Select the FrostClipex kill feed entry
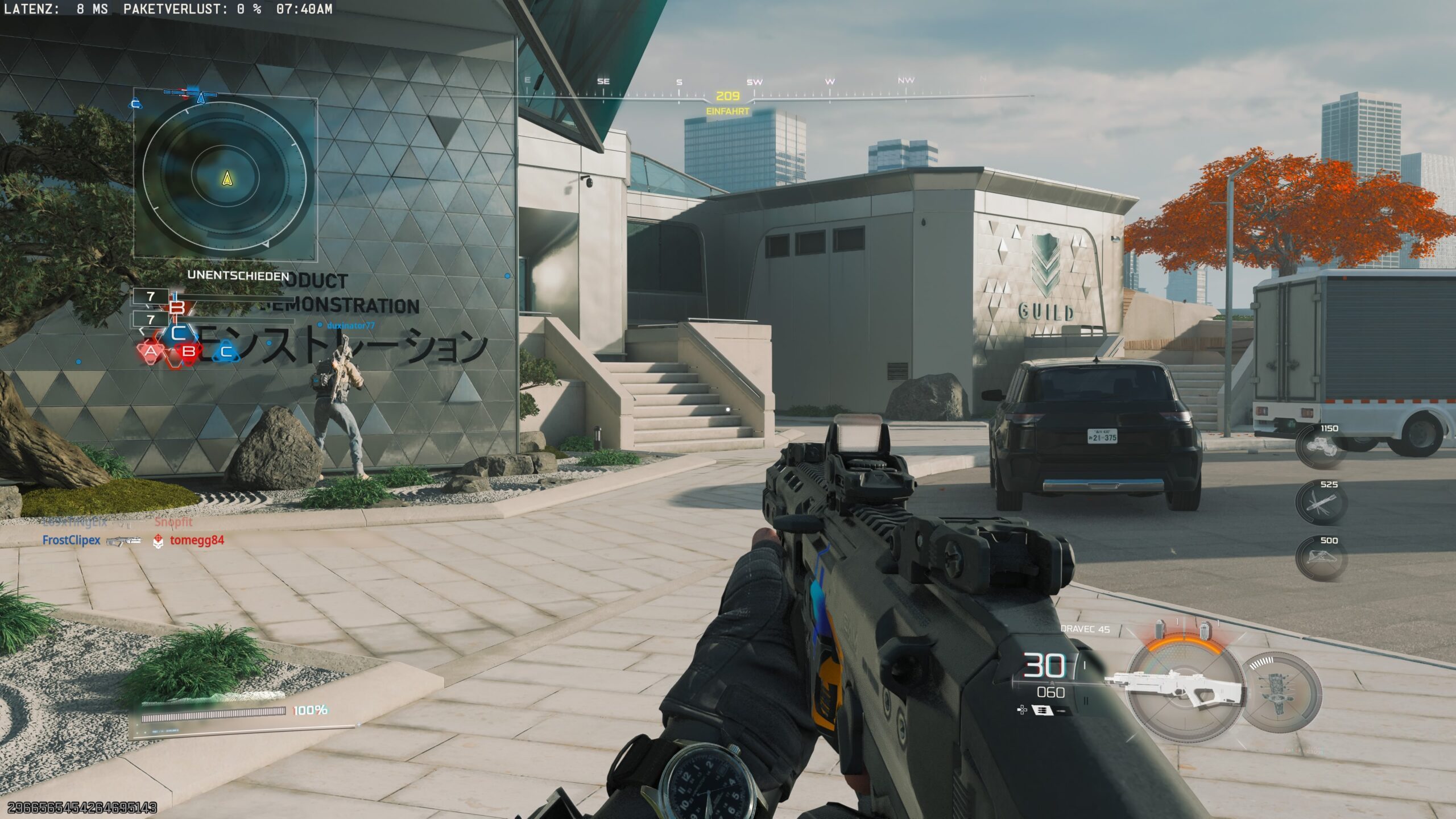 (x=72, y=540)
